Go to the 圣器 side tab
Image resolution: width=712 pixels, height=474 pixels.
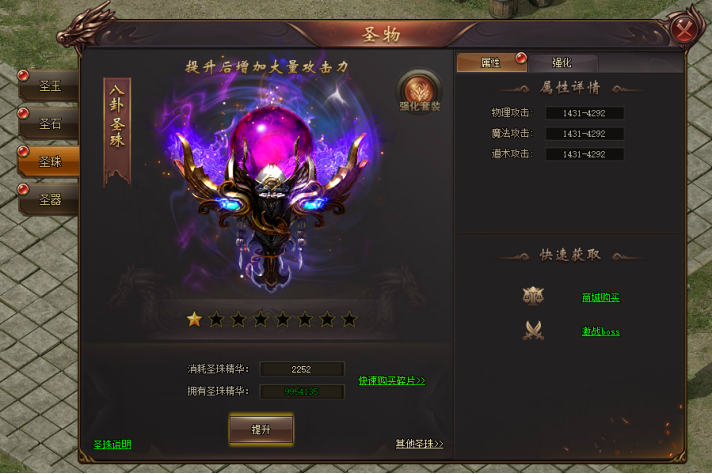pyautogui.click(x=50, y=199)
